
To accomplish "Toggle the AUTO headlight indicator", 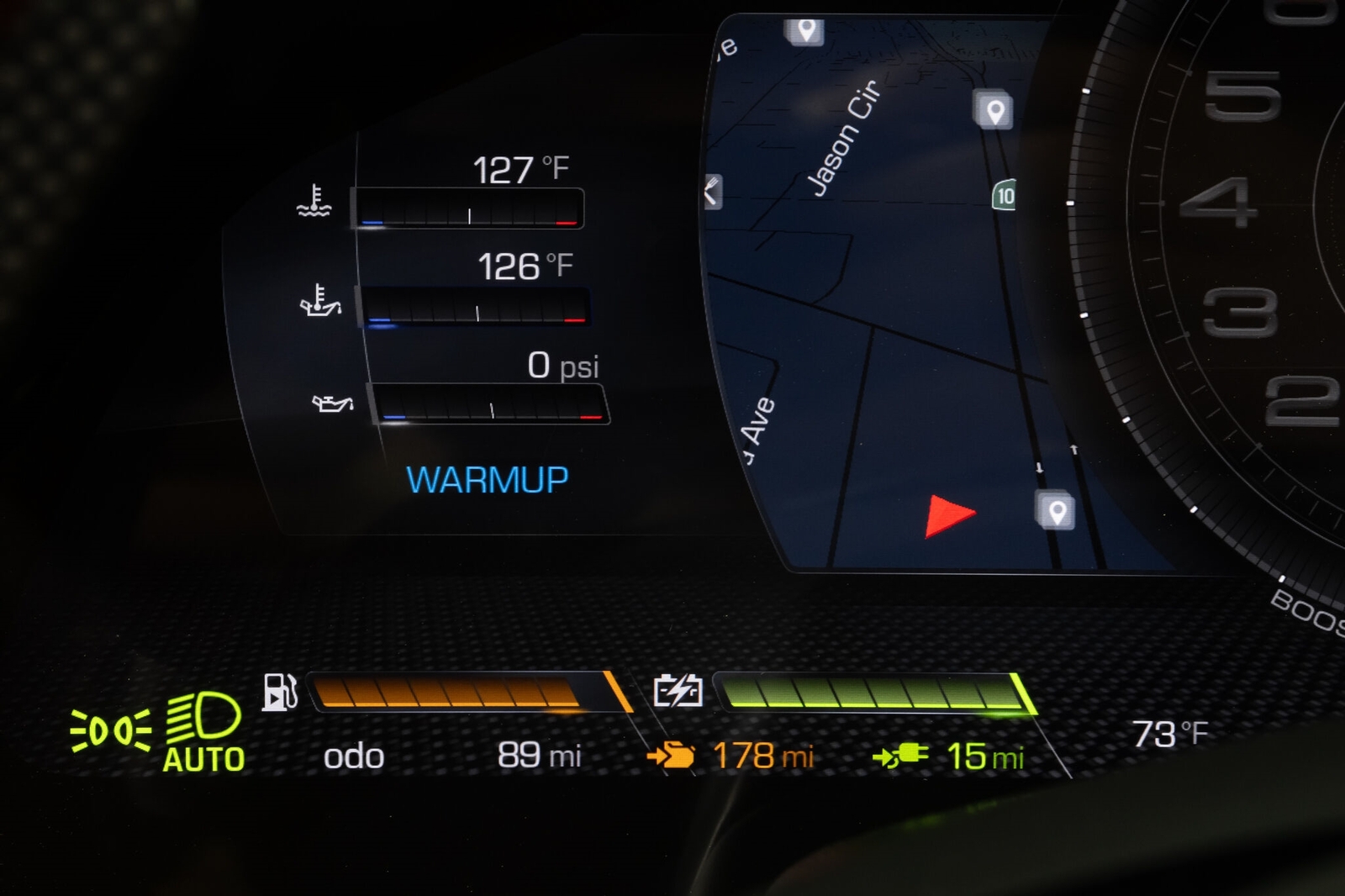I will (x=203, y=731).
